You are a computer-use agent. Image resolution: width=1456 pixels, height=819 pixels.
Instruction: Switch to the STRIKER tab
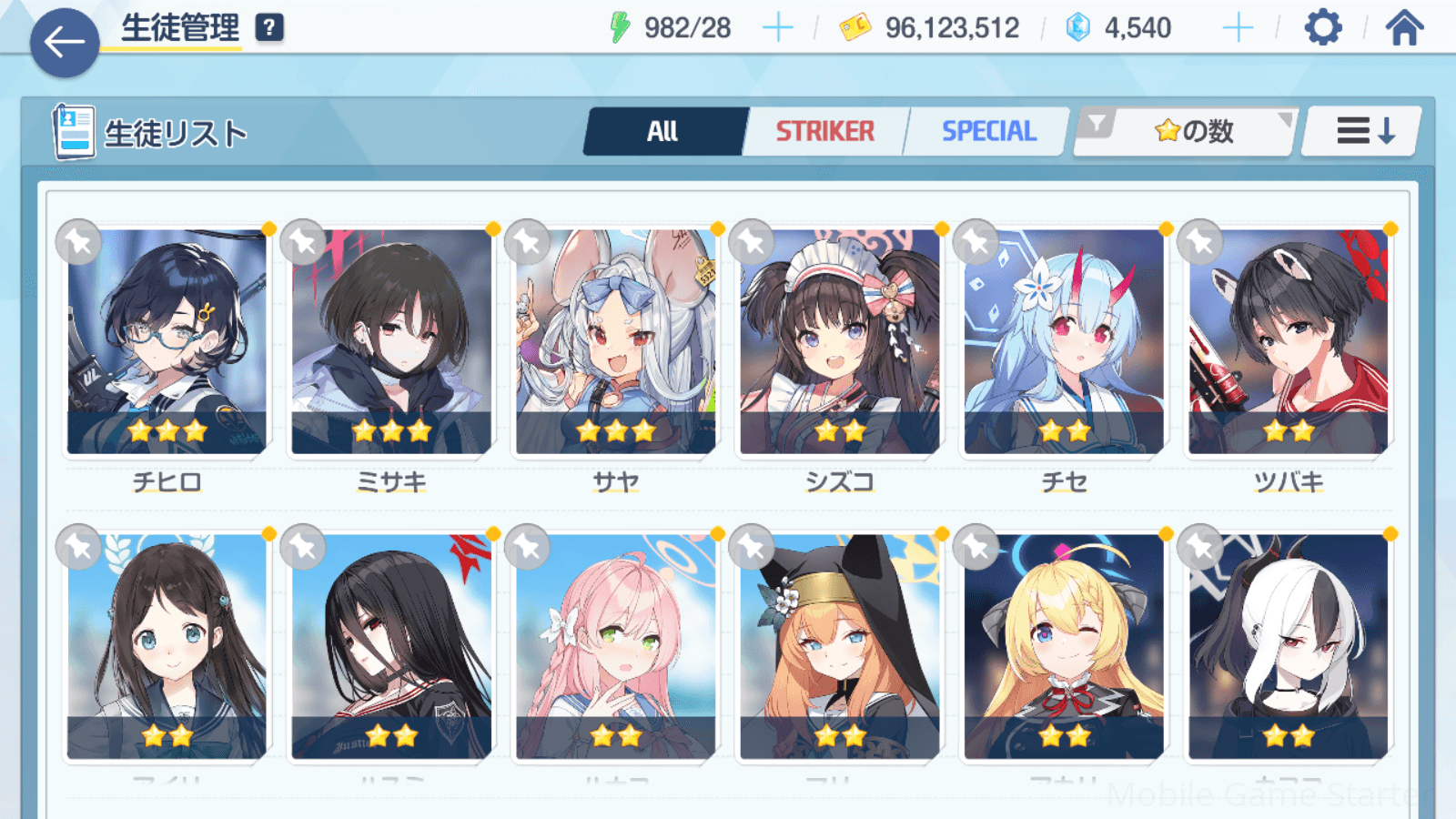click(824, 132)
